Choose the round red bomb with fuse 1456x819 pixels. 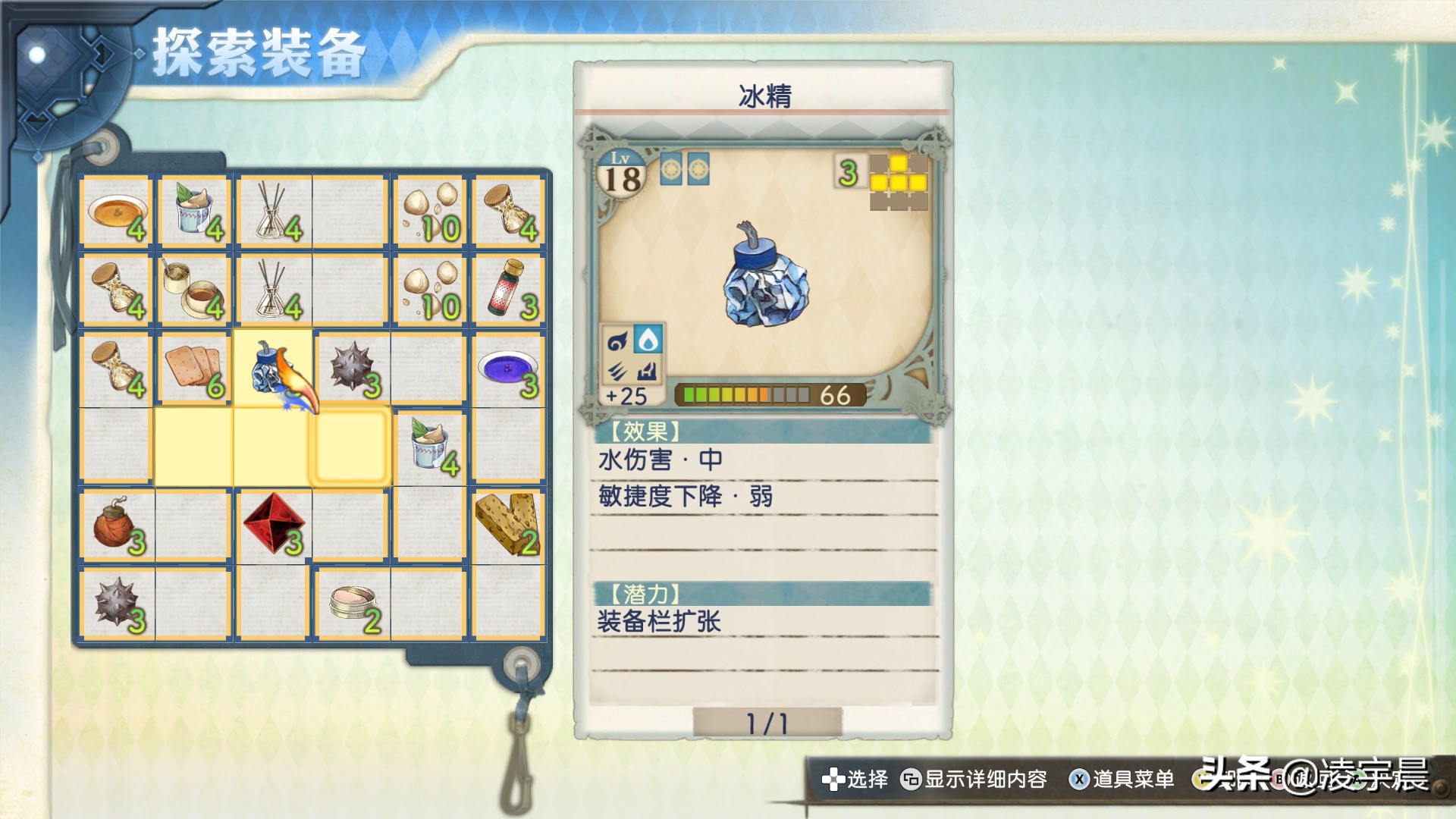pyautogui.click(x=117, y=526)
